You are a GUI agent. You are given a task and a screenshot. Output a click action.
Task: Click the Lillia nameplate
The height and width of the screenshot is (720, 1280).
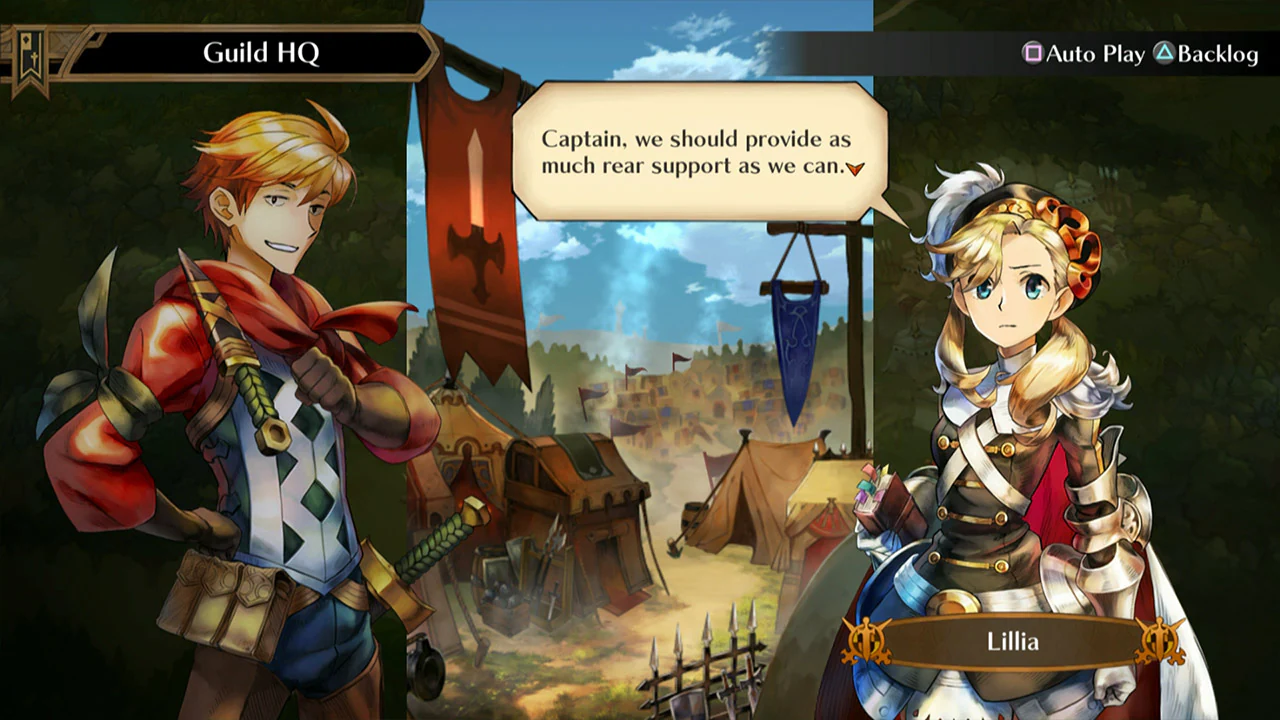pos(1013,642)
